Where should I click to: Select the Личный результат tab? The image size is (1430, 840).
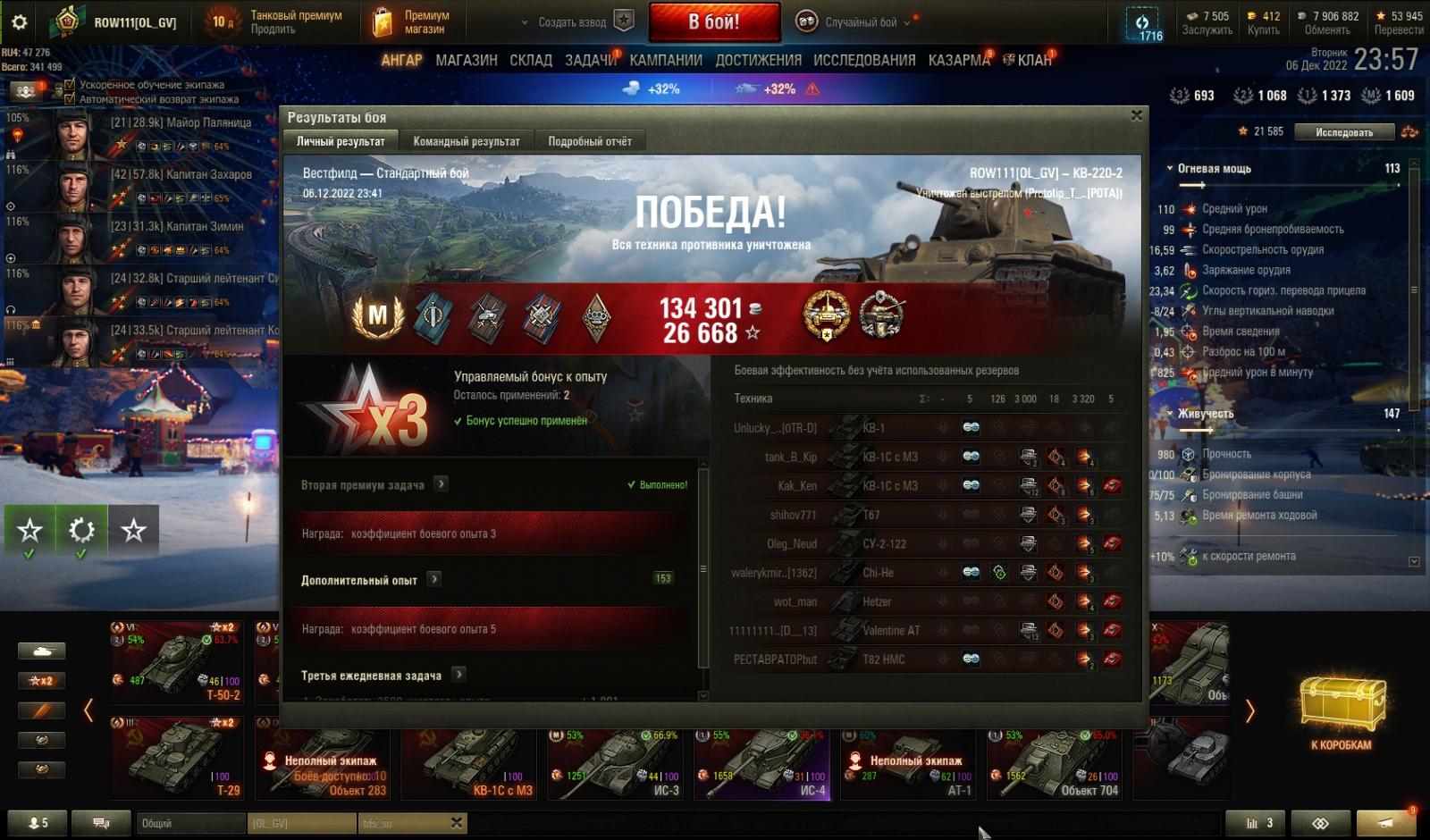click(341, 141)
